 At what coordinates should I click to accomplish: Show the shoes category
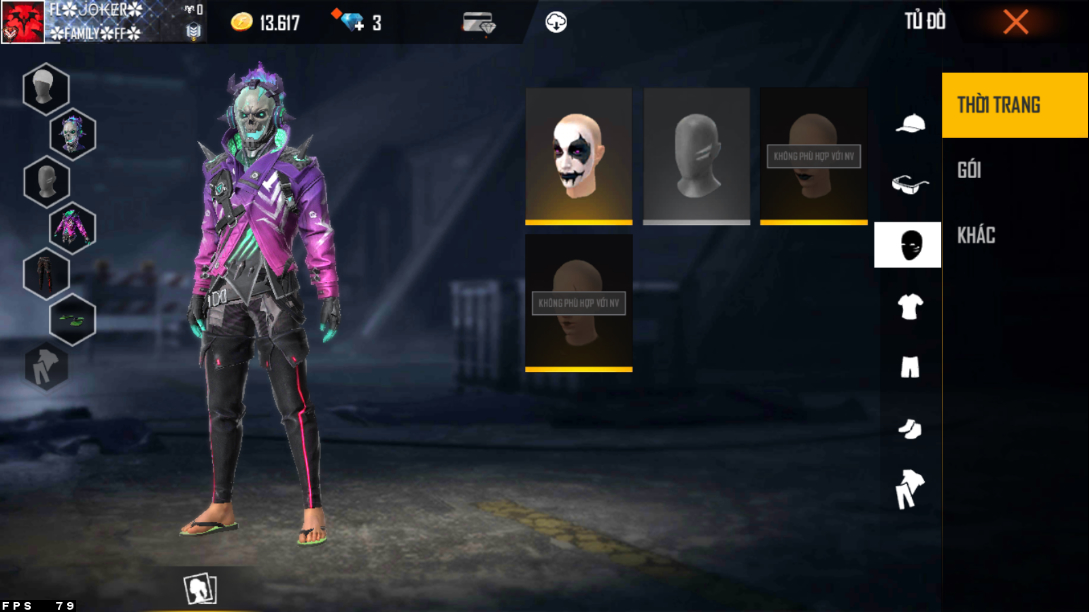point(909,429)
